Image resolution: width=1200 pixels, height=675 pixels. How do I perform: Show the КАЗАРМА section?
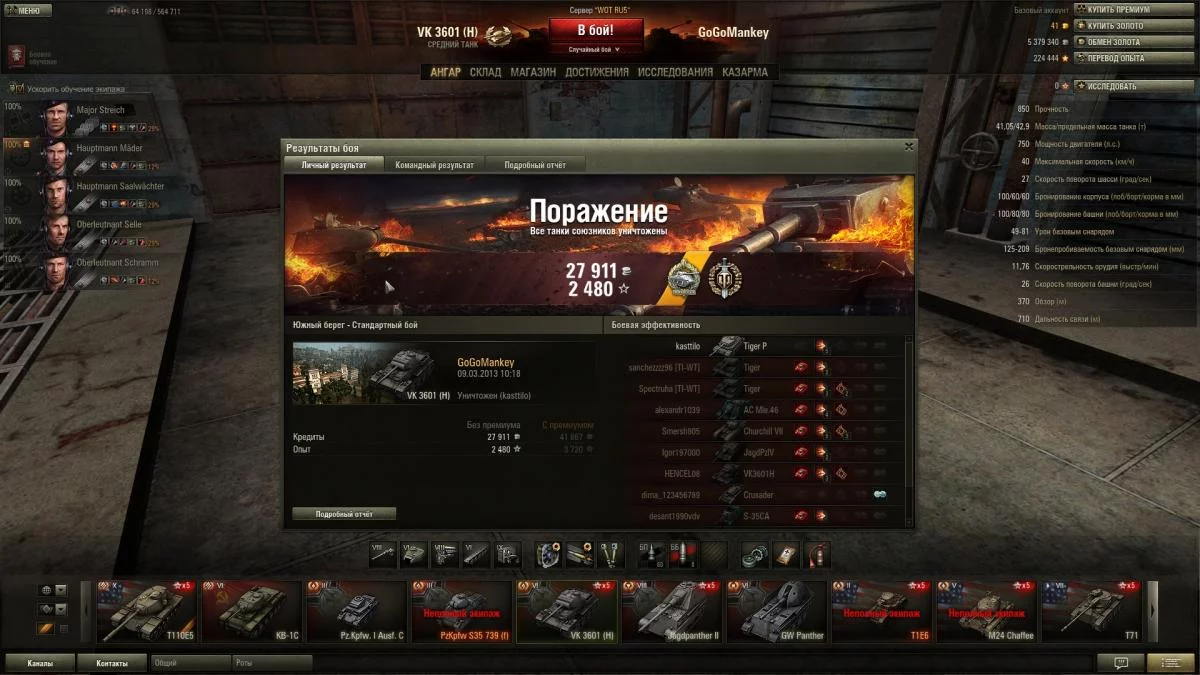coord(745,72)
